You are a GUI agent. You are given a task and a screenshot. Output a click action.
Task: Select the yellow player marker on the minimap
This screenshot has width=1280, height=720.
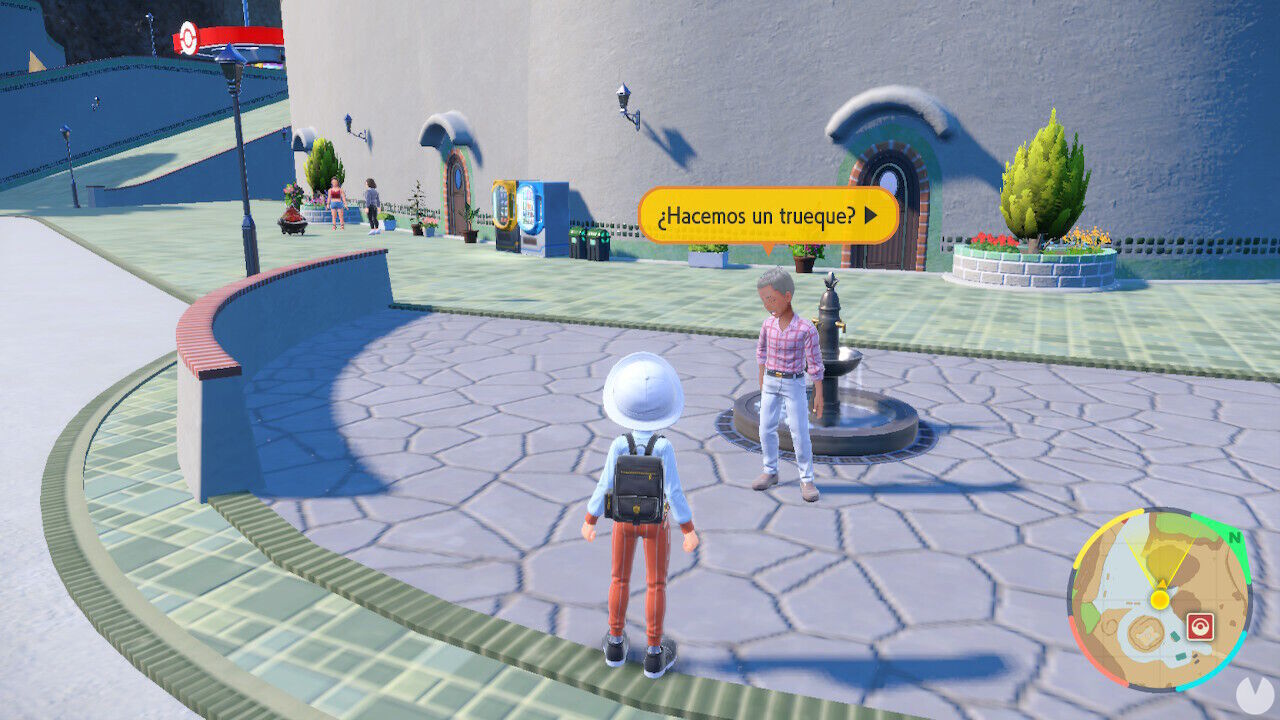[x=1158, y=598]
